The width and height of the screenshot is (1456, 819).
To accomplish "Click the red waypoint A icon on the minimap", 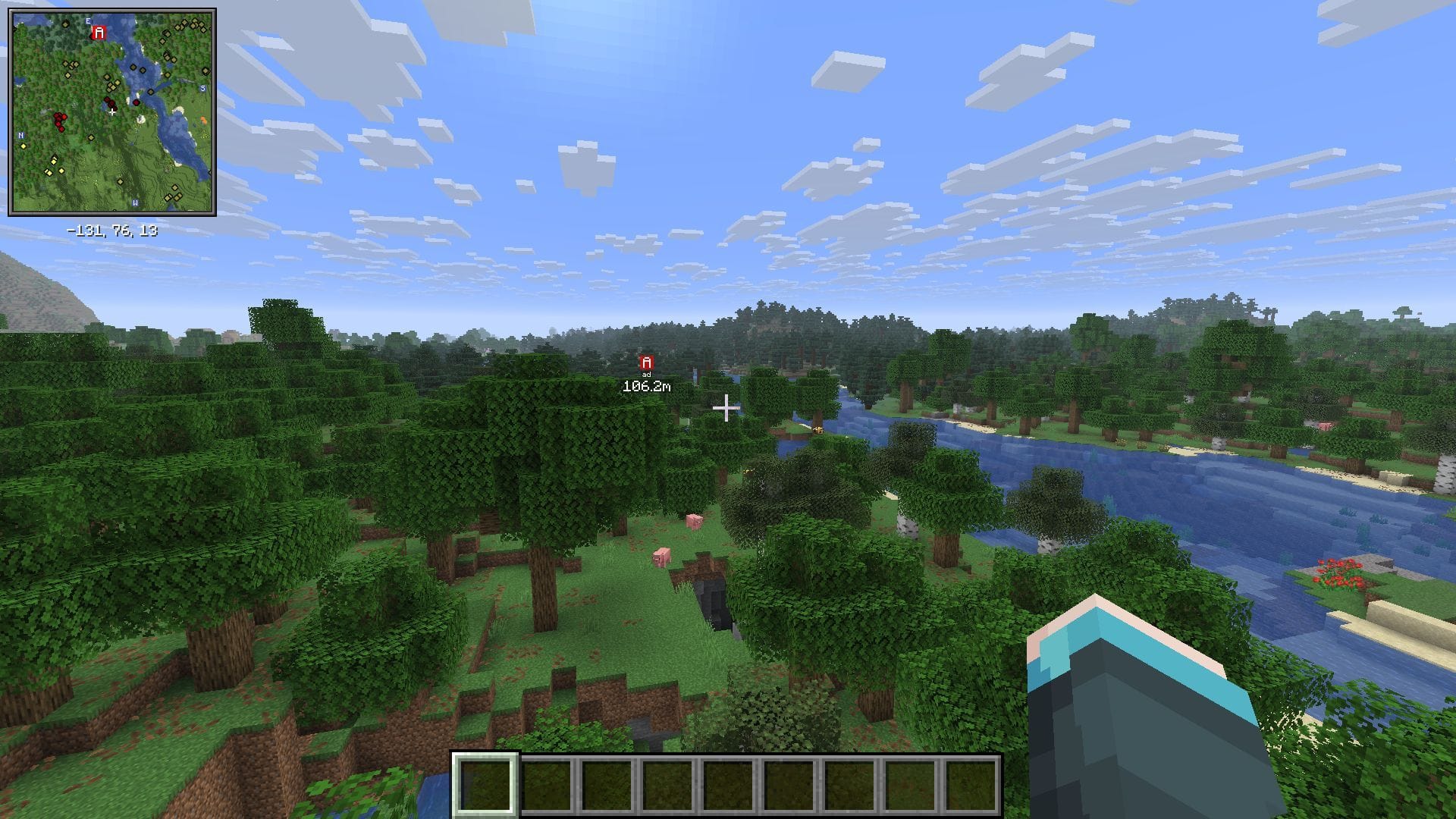I will (x=99, y=33).
